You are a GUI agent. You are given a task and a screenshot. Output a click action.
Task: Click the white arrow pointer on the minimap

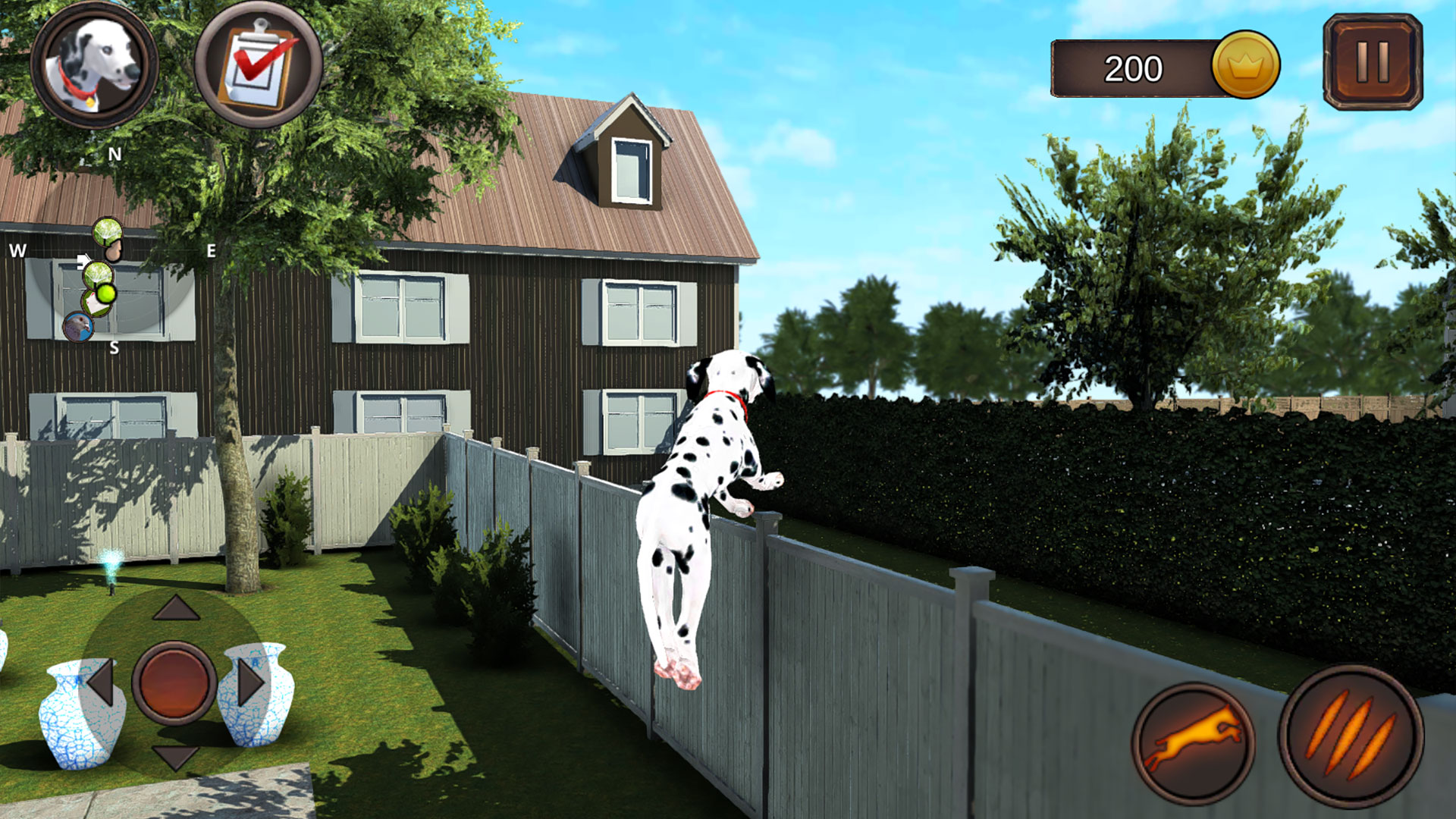(83, 261)
